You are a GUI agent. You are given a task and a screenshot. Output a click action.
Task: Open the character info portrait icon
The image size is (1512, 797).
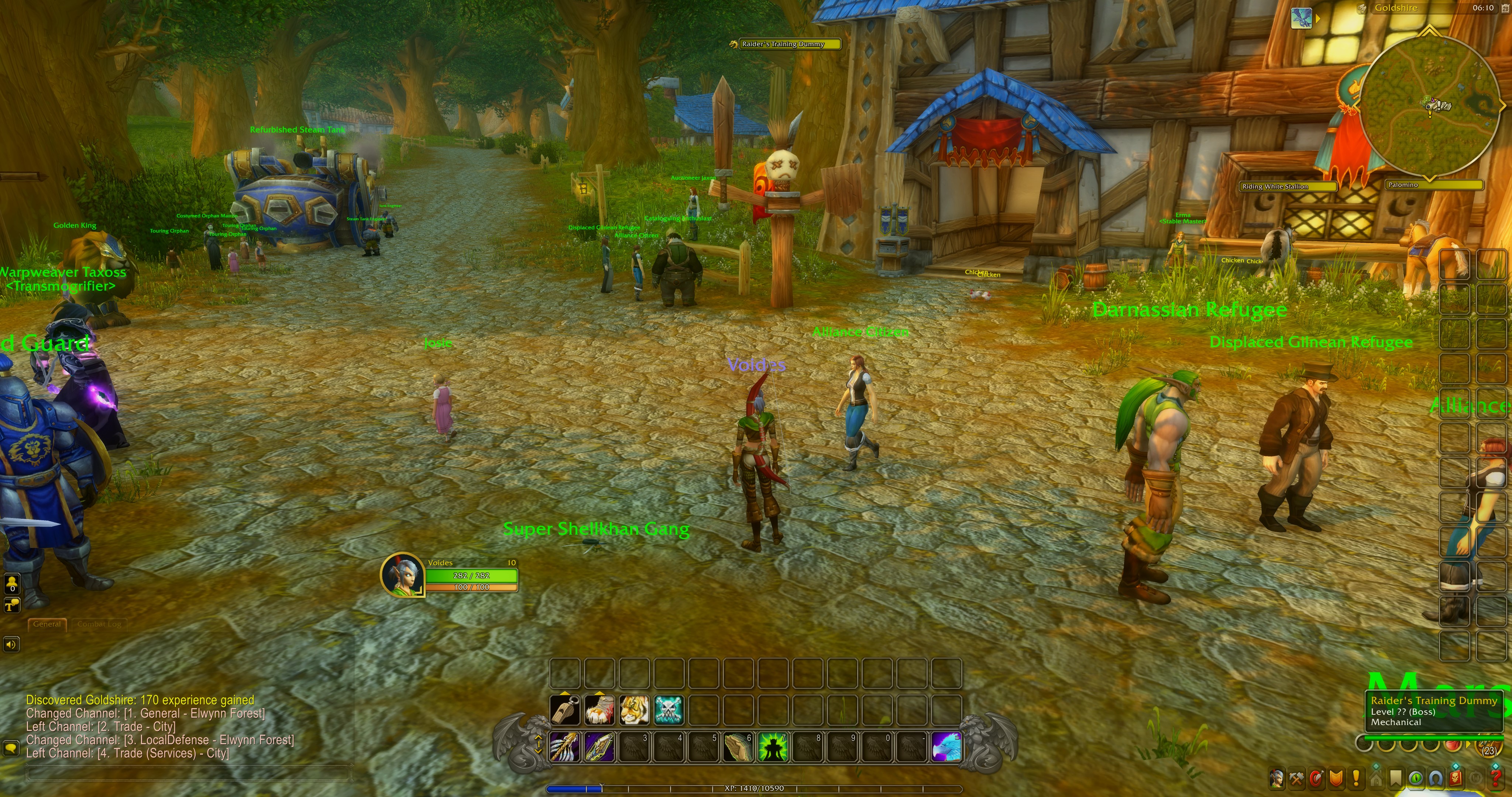(x=1277, y=778)
